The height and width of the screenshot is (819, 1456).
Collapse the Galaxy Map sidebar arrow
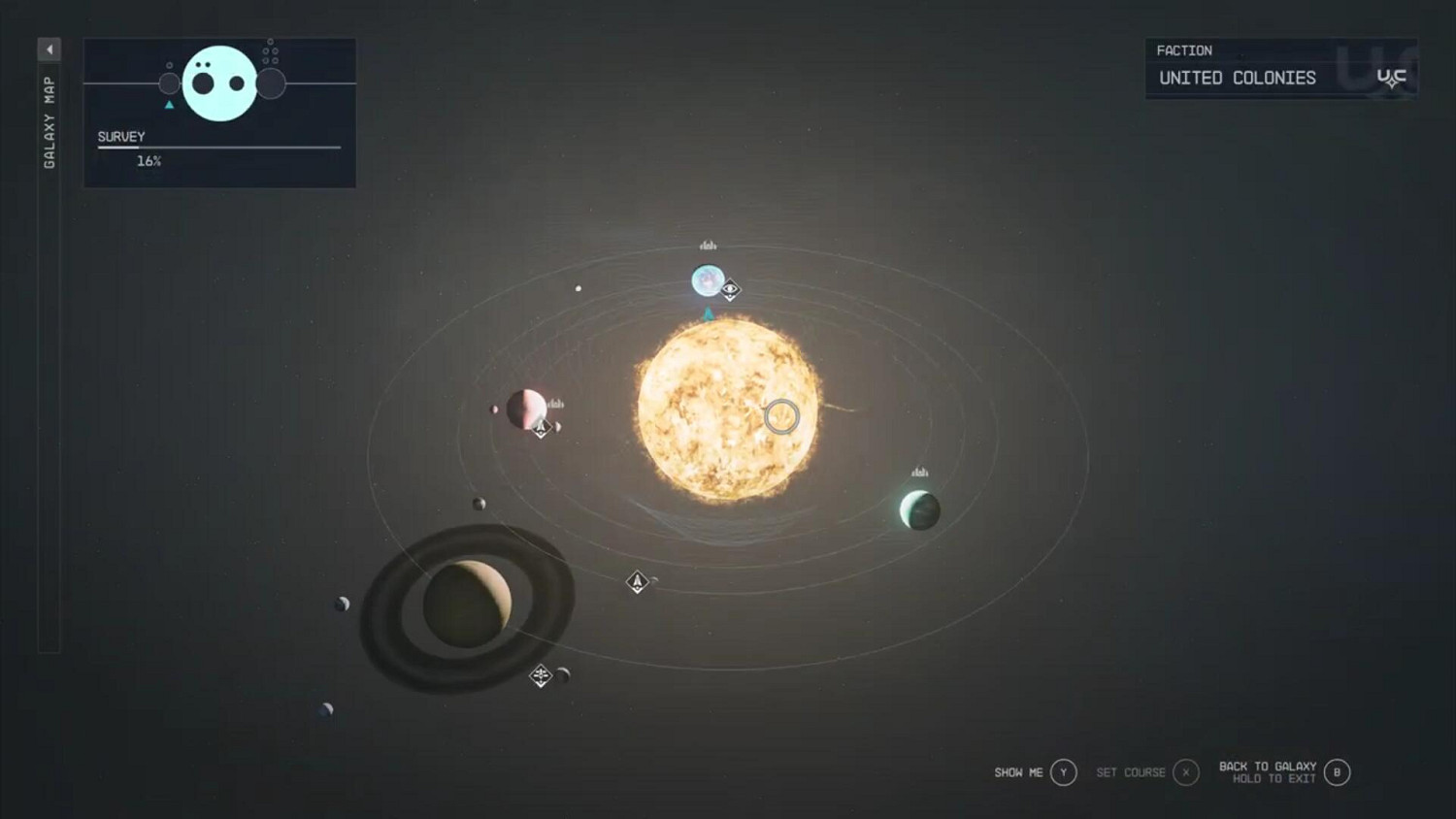coord(50,49)
